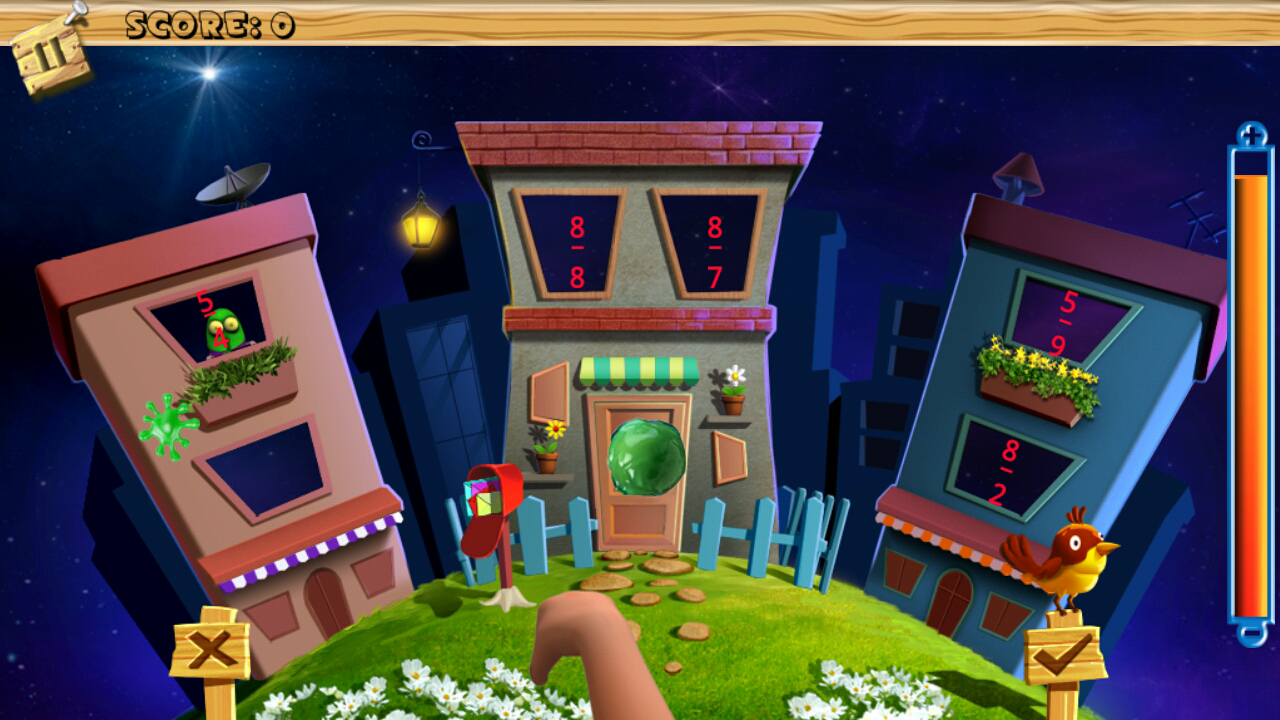Click the glowing street lantern
Screen dimensions: 1280x720
[x=421, y=226]
